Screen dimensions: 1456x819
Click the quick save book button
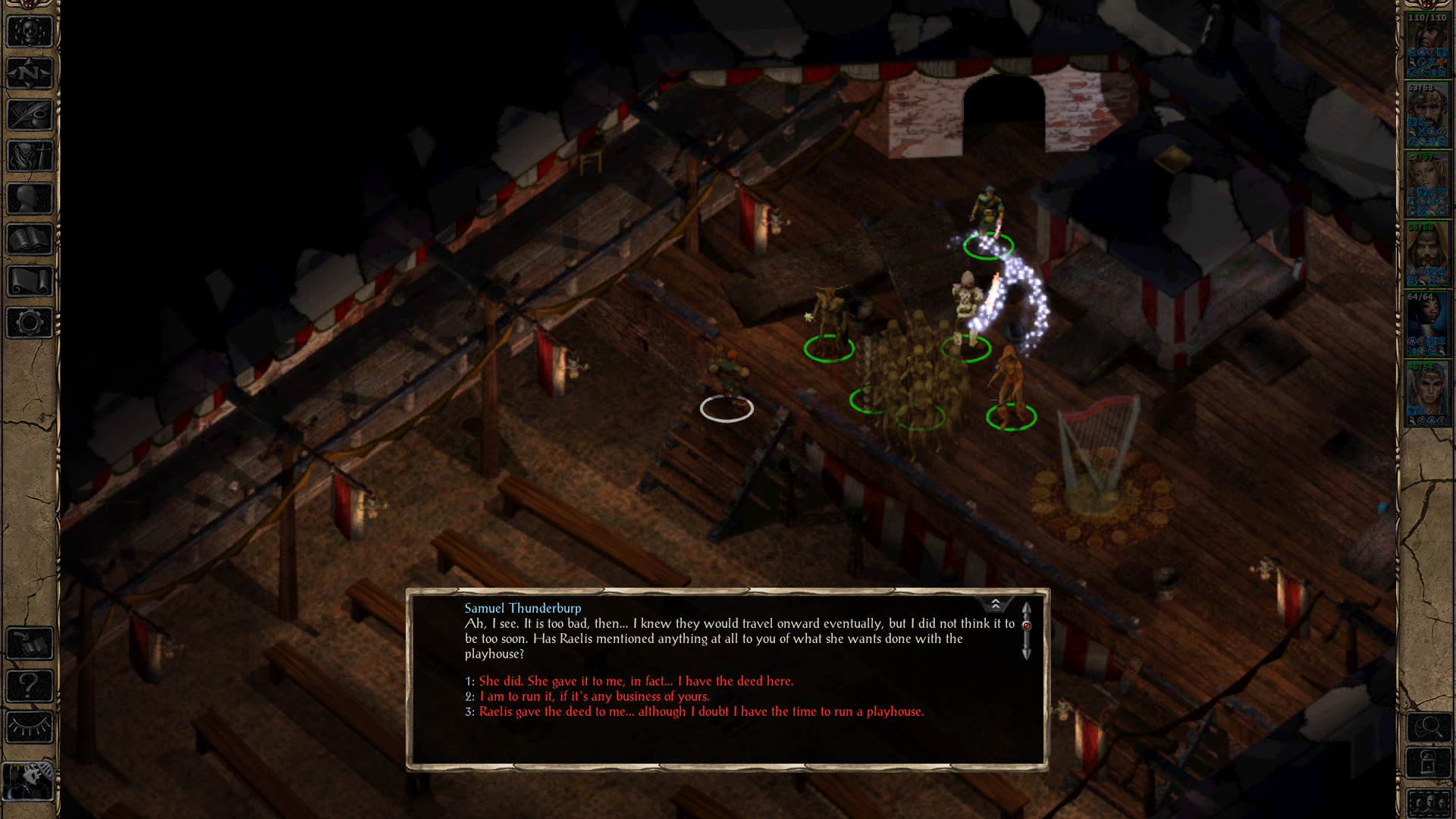30,645
